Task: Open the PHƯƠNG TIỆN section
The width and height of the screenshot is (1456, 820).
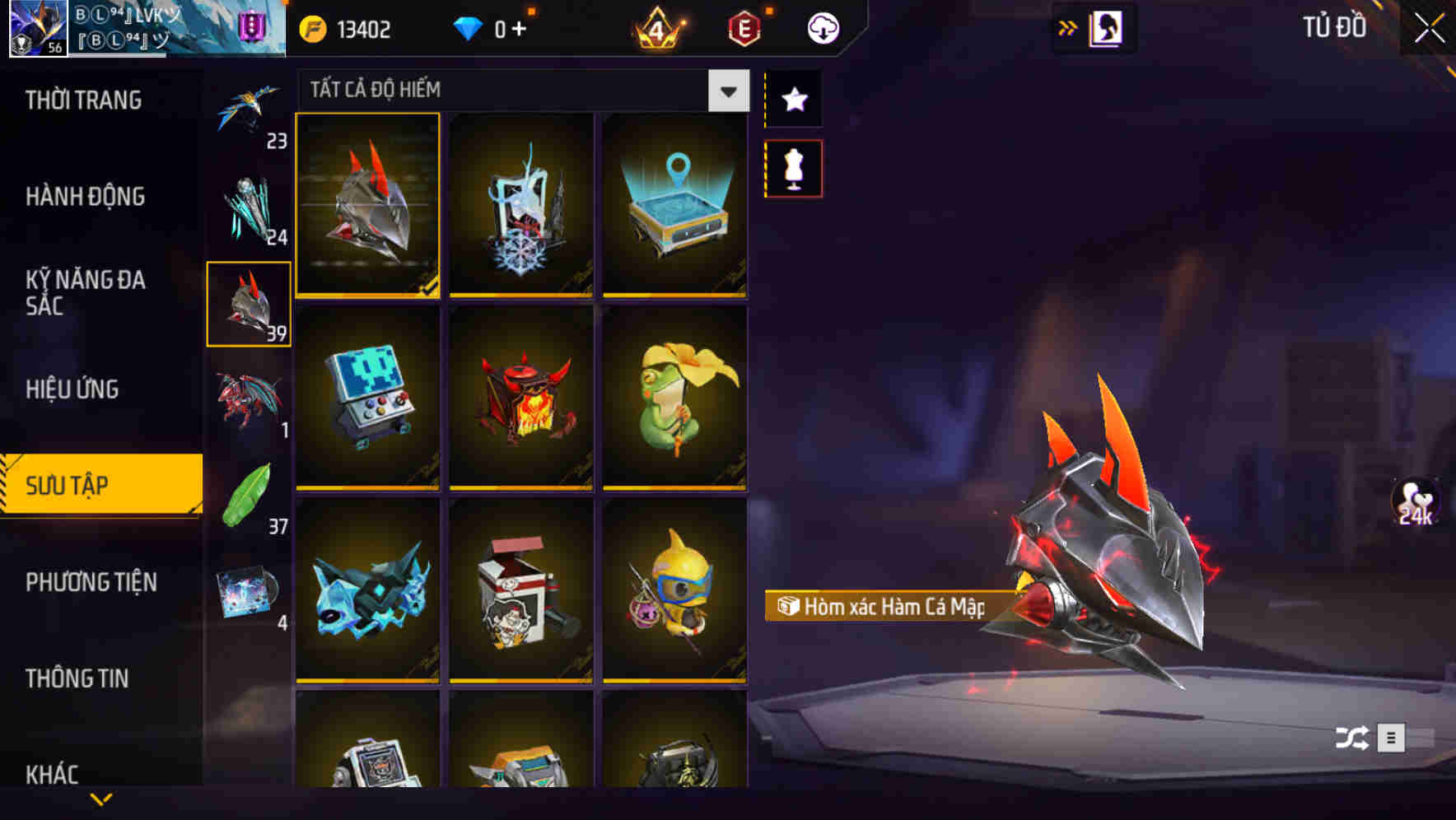Action: coord(91,582)
